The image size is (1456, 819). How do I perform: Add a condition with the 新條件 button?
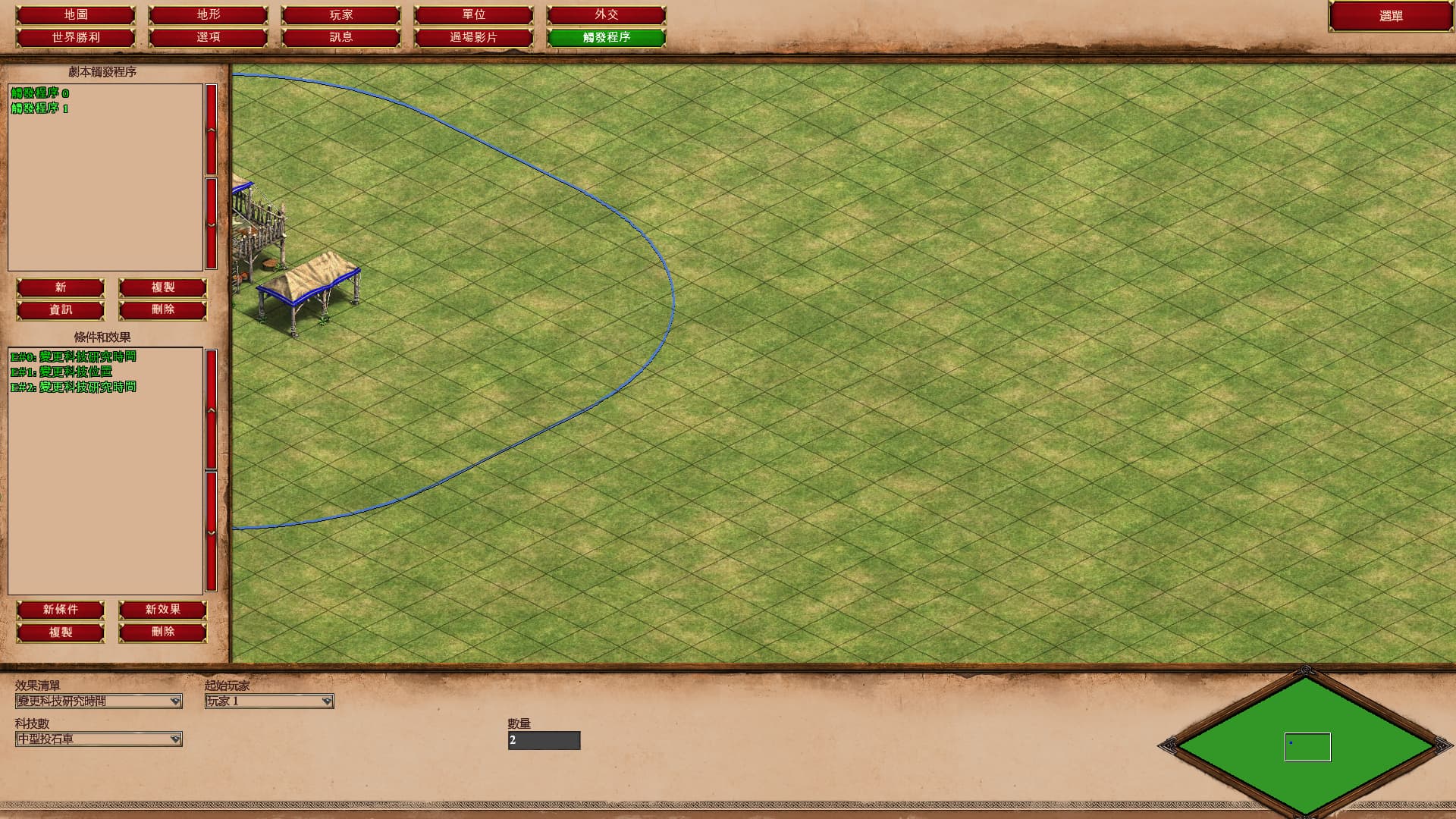coord(61,610)
